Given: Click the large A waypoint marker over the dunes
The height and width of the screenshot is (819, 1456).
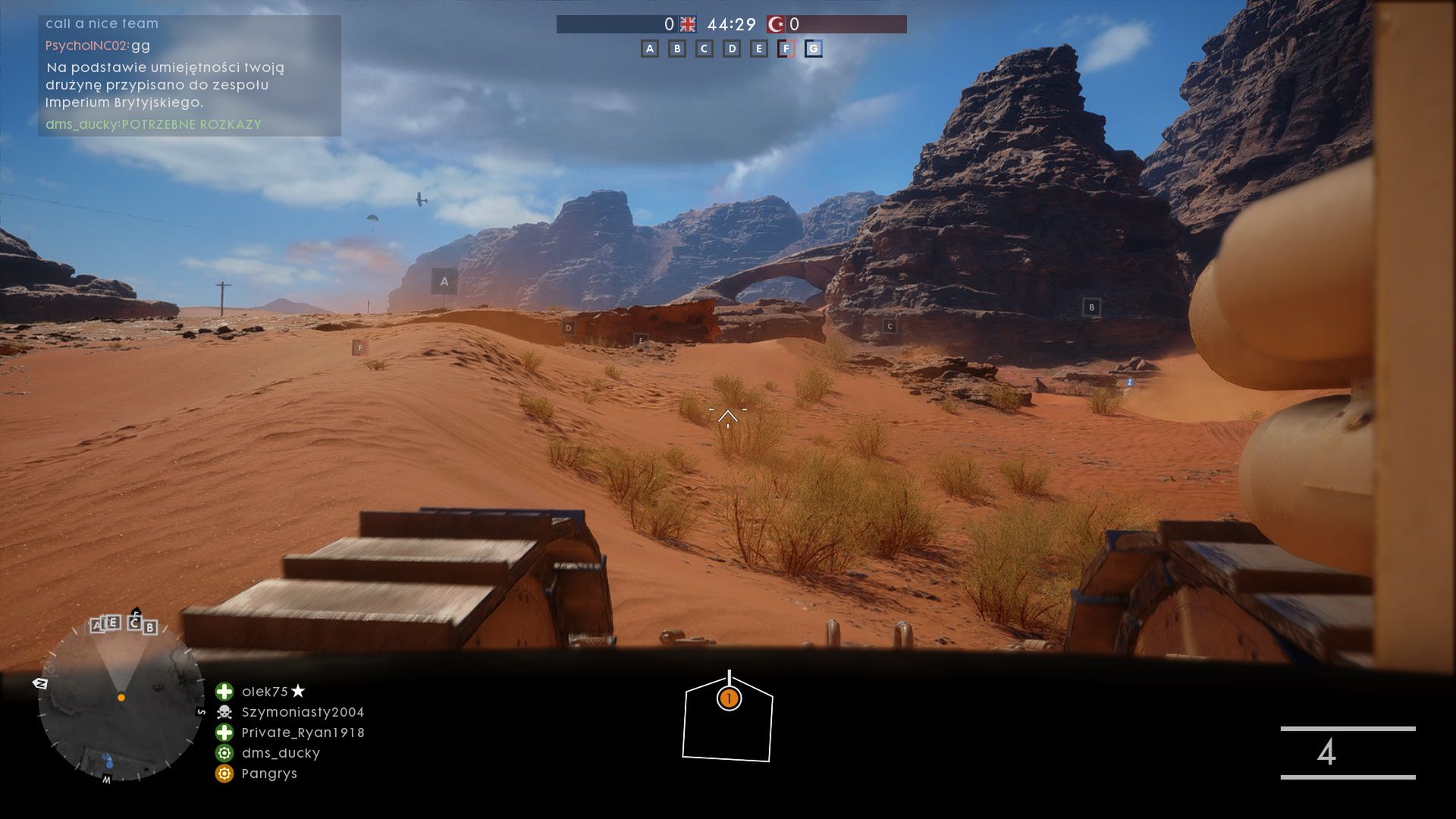Looking at the screenshot, I should (x=444, y=281).
